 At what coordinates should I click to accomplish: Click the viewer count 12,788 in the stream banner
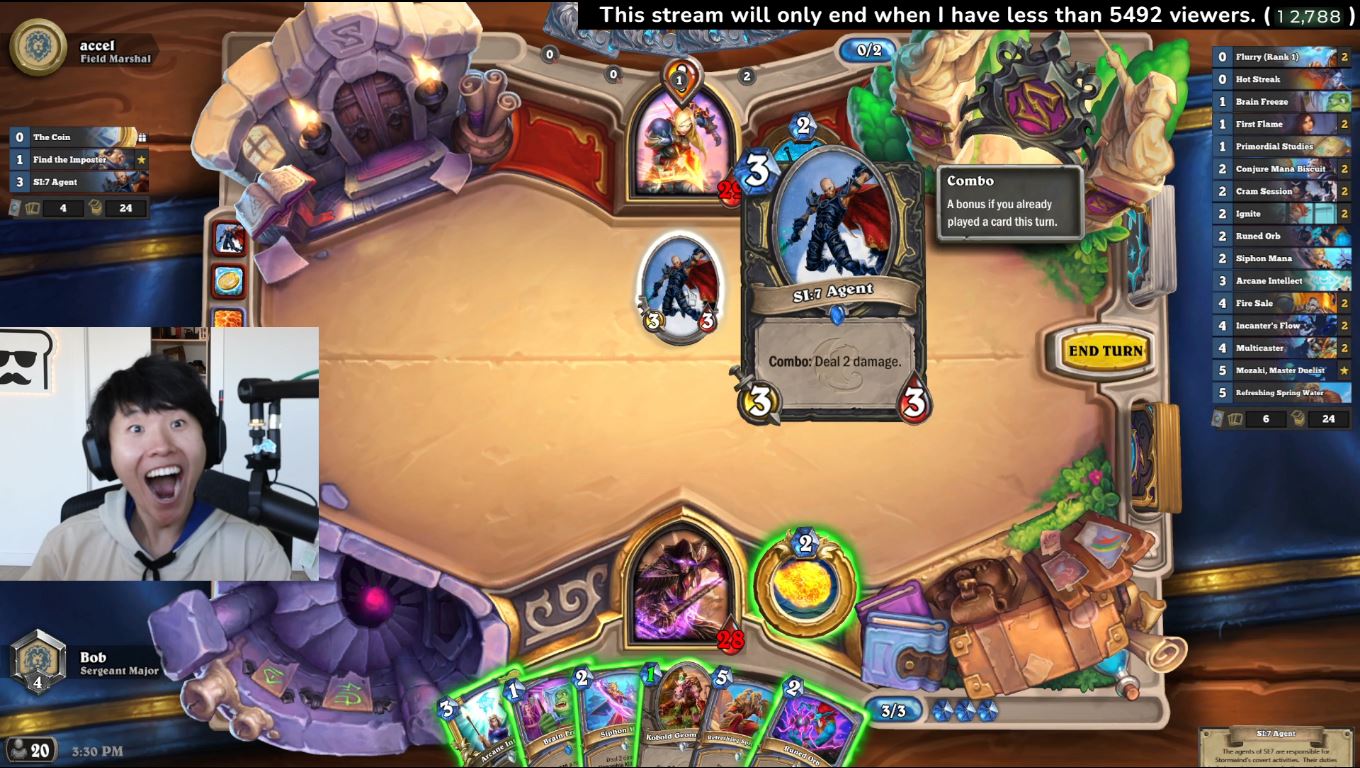coord(1303,15)
